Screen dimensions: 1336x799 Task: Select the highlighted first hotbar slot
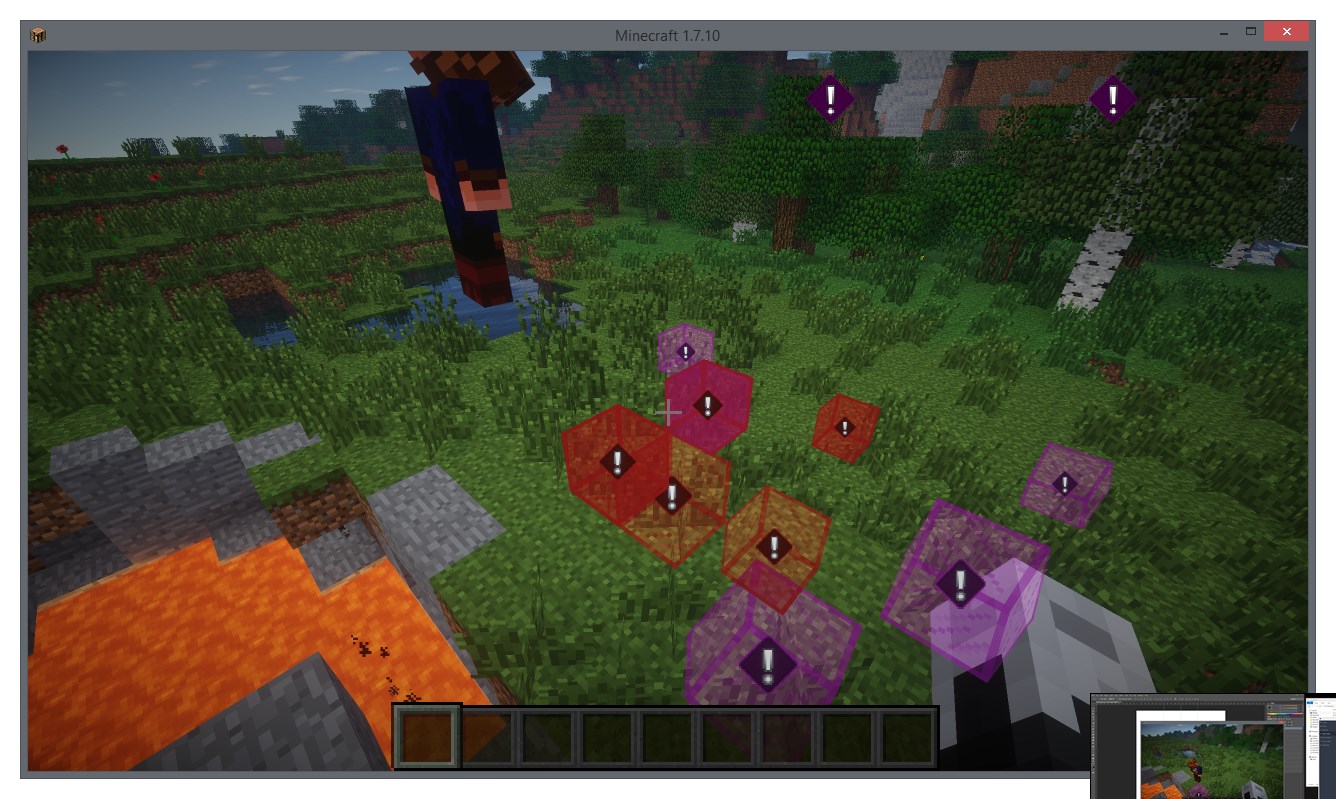(x=428, y=737)
